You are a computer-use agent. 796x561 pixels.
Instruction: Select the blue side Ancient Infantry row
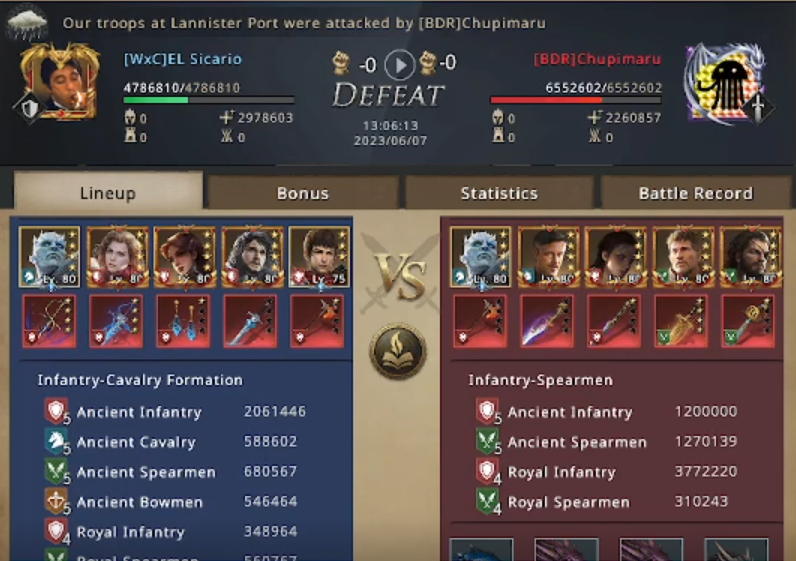(175, 412)
